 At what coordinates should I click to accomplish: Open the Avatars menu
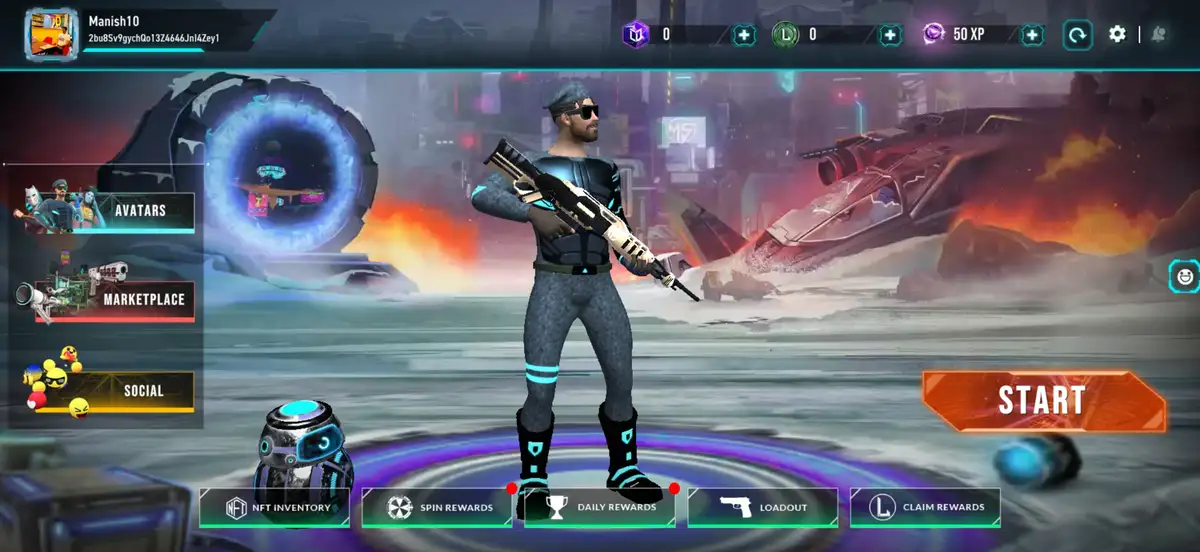(x=139, y=212)
